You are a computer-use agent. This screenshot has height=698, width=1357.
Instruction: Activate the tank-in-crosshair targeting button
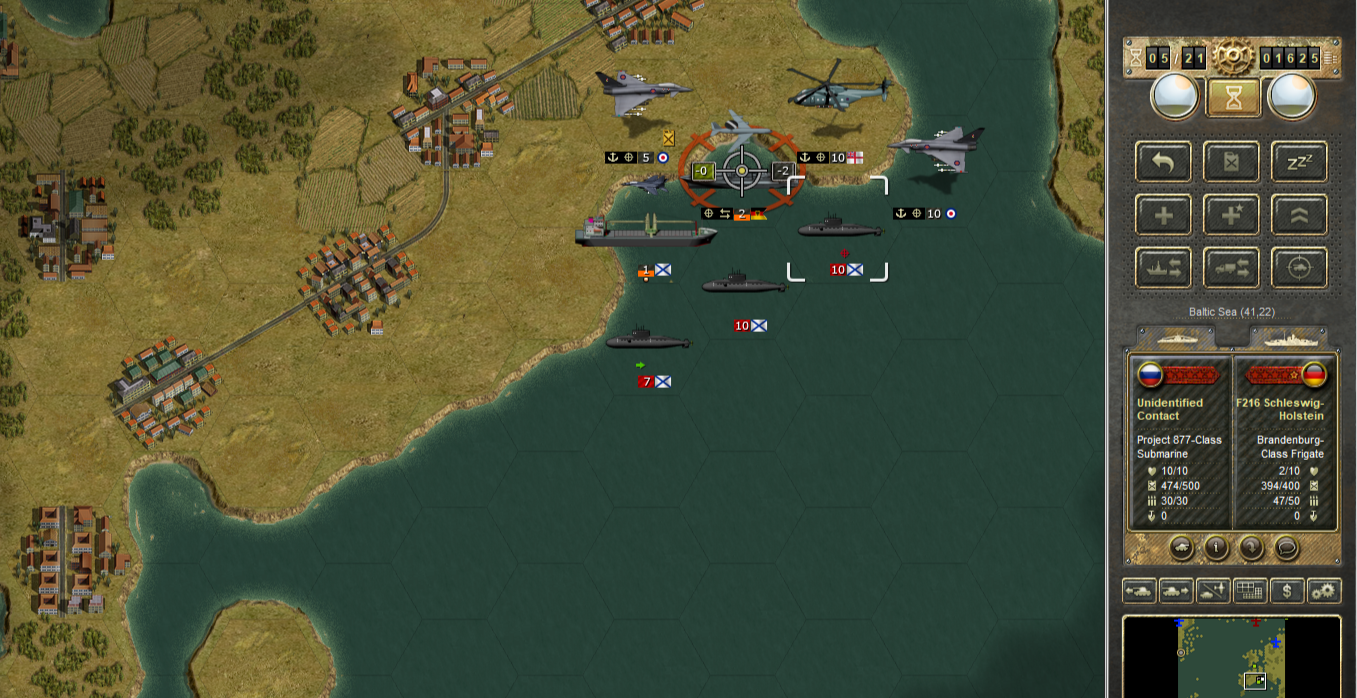(x=1299, y=268)
